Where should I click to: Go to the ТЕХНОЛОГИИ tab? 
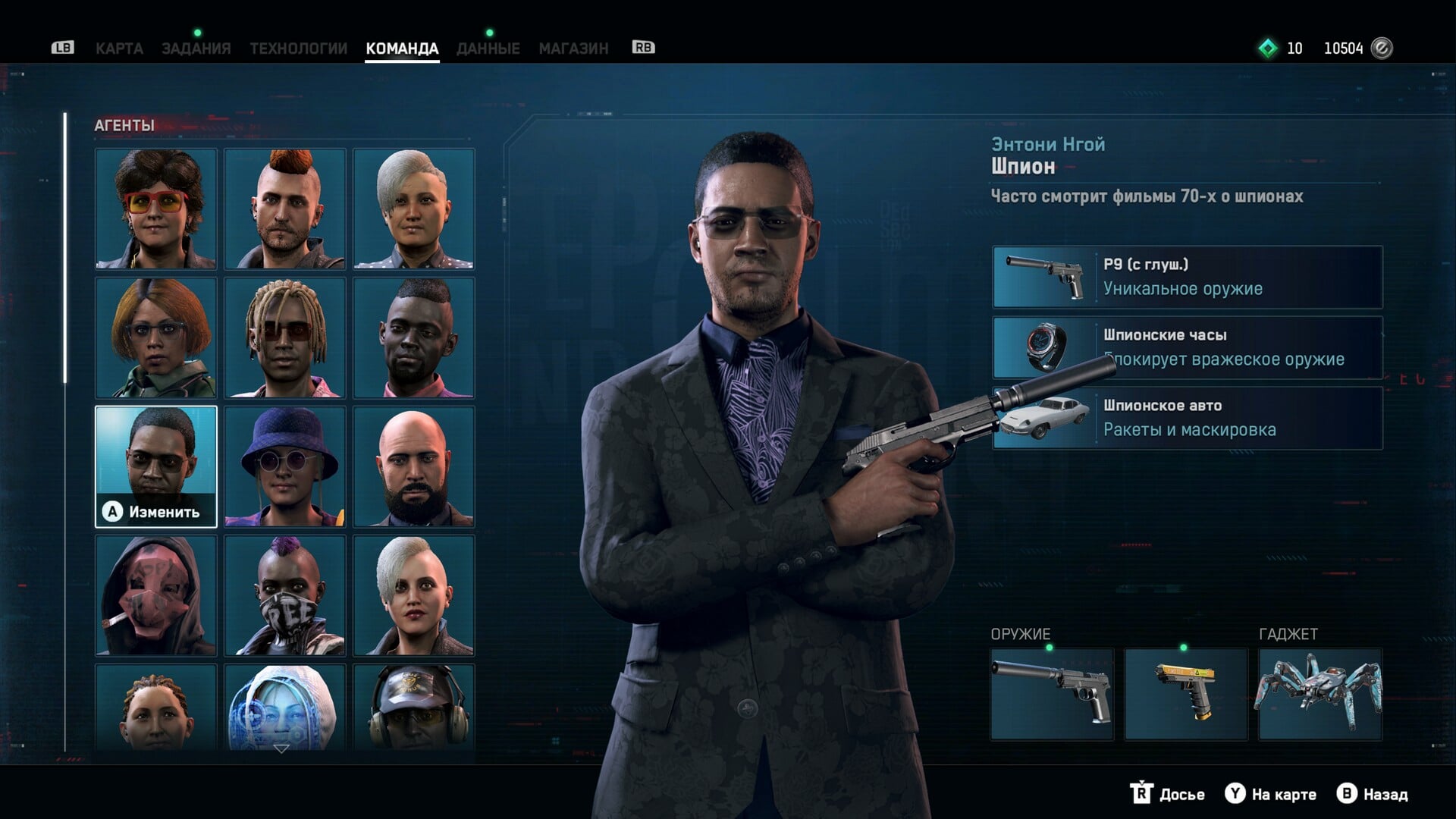click(298, 49)
